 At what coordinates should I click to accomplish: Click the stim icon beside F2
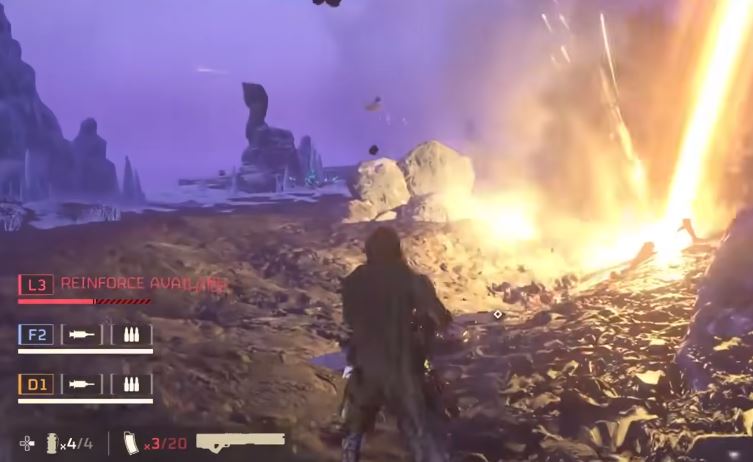pyautogui.click(x=82, y=335)
